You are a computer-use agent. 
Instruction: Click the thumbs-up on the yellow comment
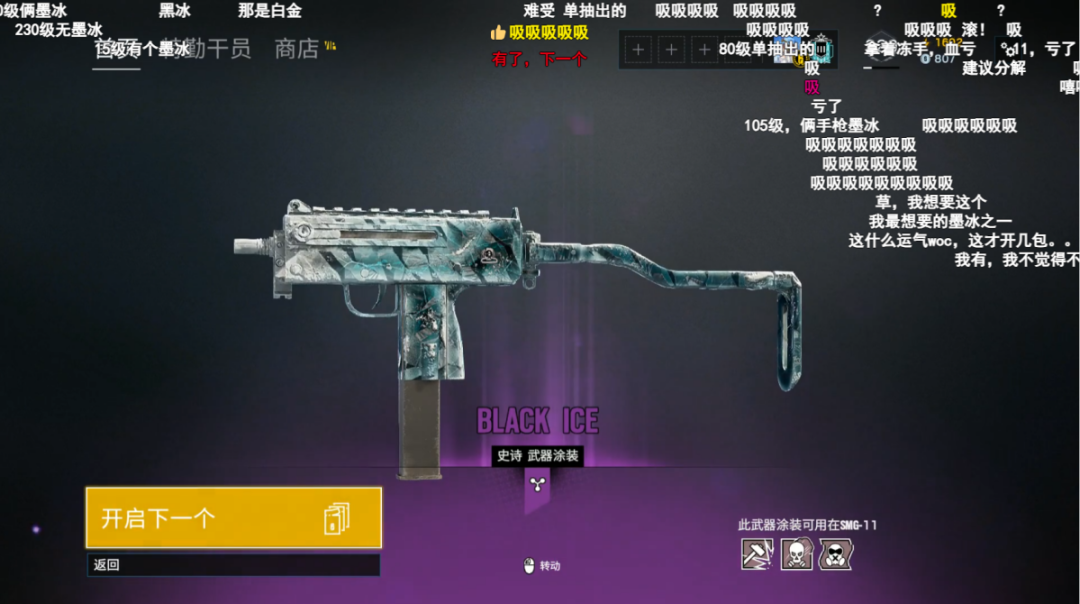498,33
